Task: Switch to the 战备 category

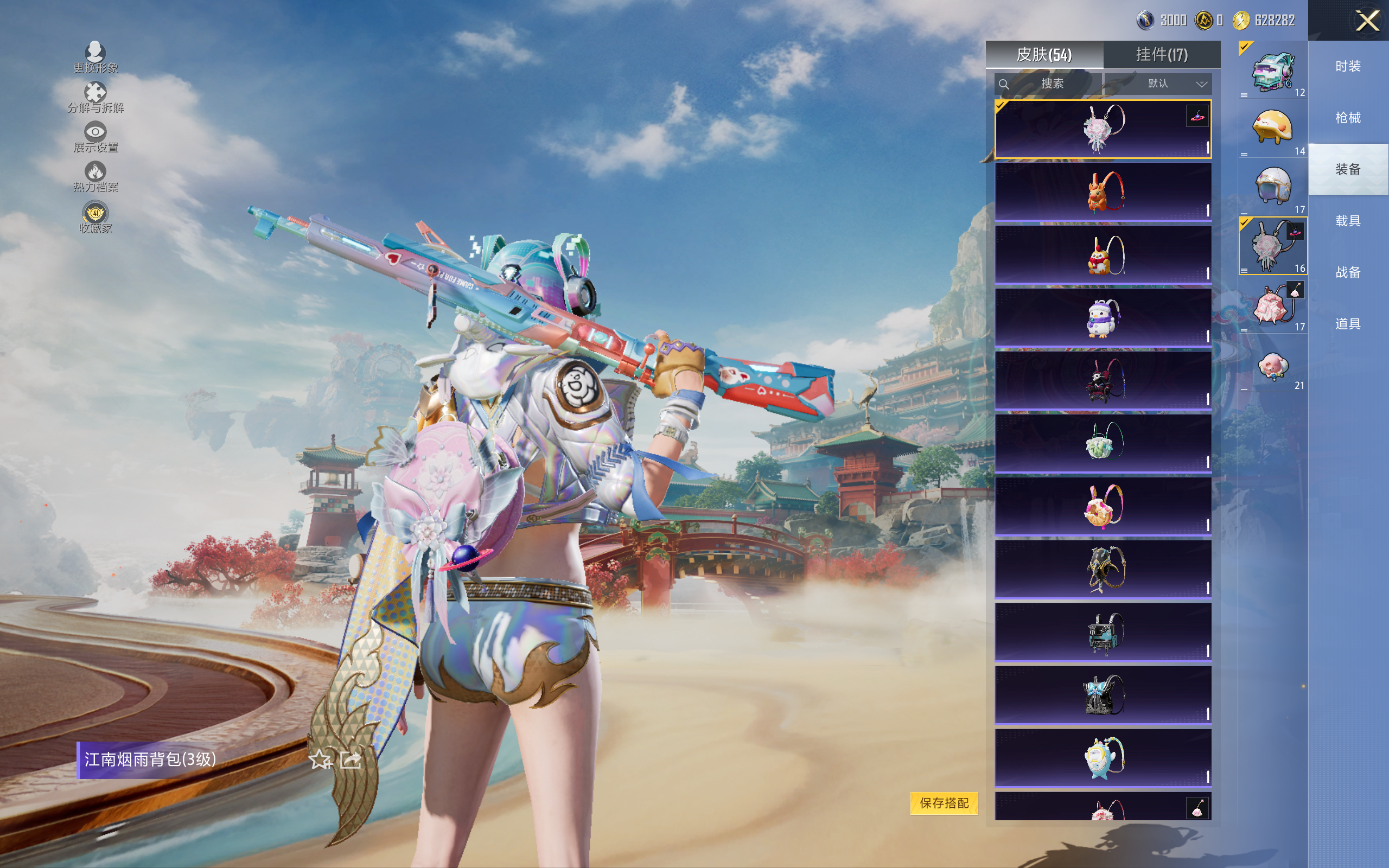Action: [x=1348, y=272]
